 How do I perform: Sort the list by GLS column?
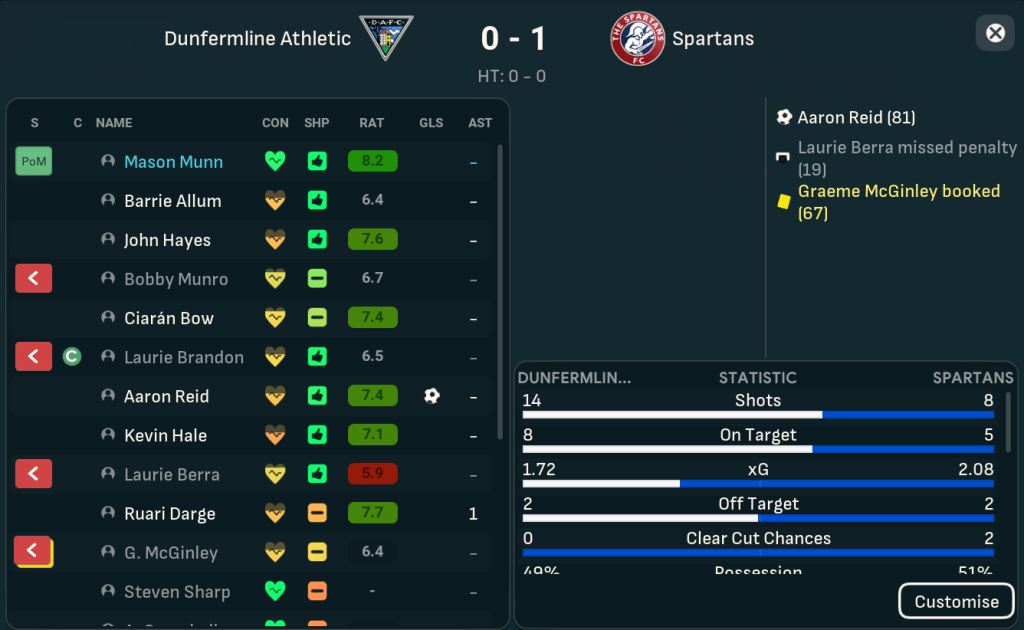click(431, 123)
